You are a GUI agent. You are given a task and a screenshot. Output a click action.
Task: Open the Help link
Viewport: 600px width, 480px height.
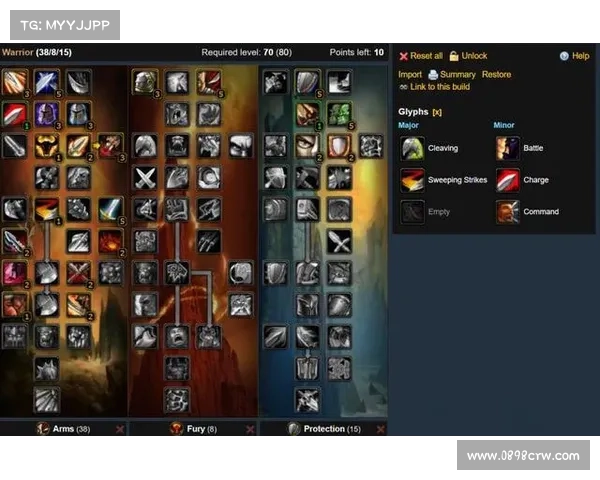(580, 56)
